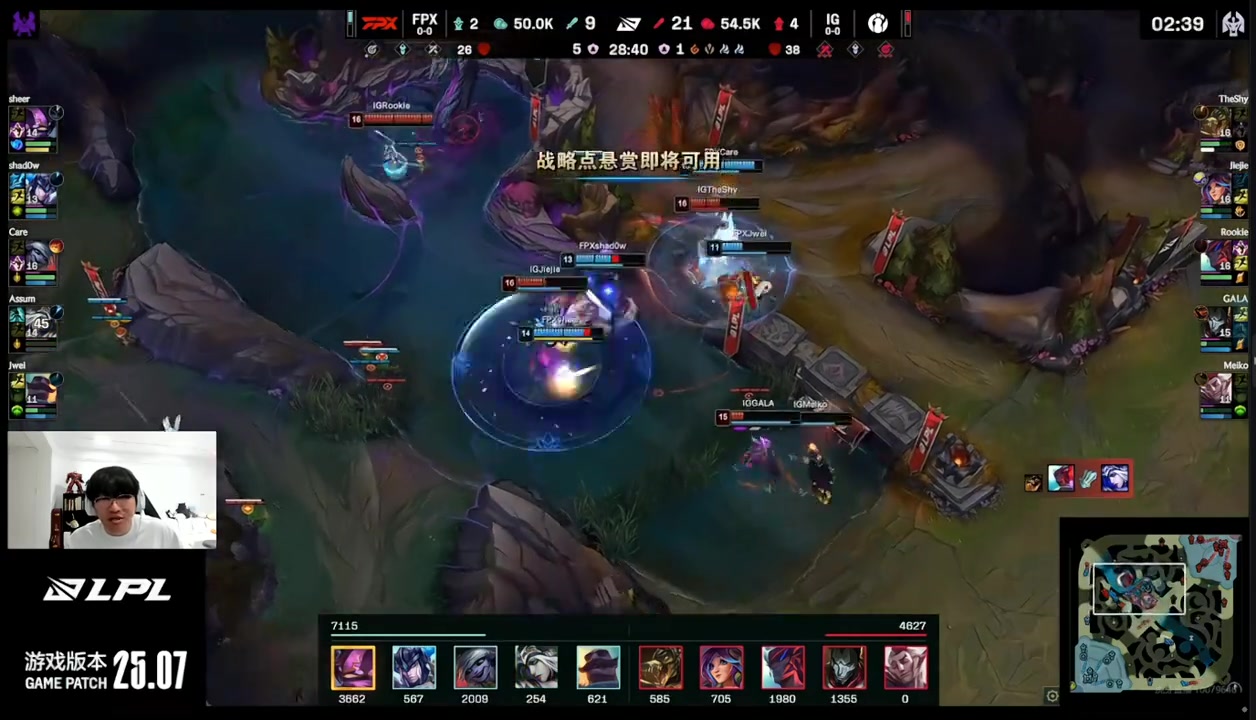The height and width of the screenshot is (720, 1256).
Task: Choose the pink-haired champion portrait showing 705
Action: 721,668
